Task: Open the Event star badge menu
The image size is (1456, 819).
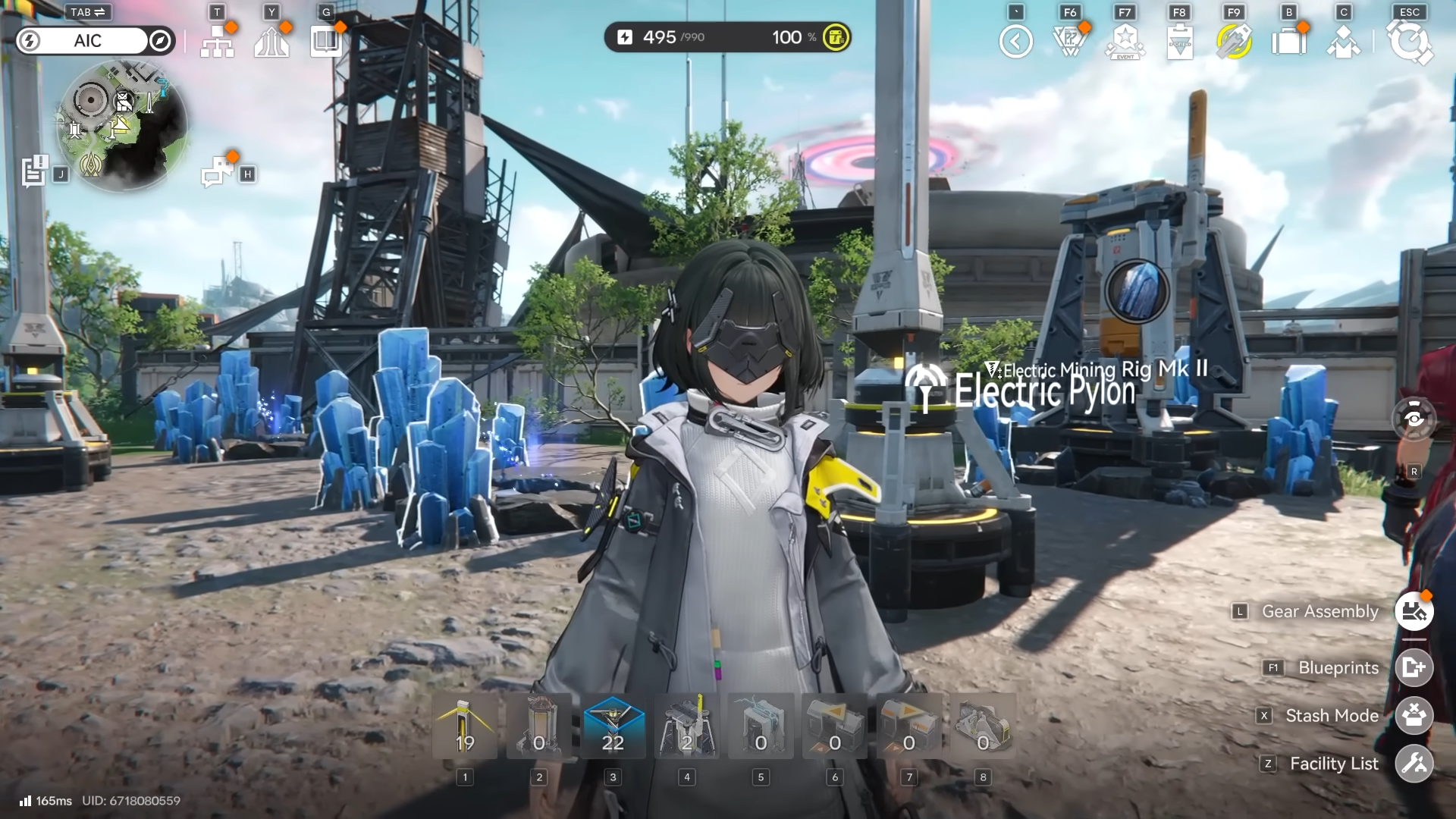Action: [x=1125, y=42]
